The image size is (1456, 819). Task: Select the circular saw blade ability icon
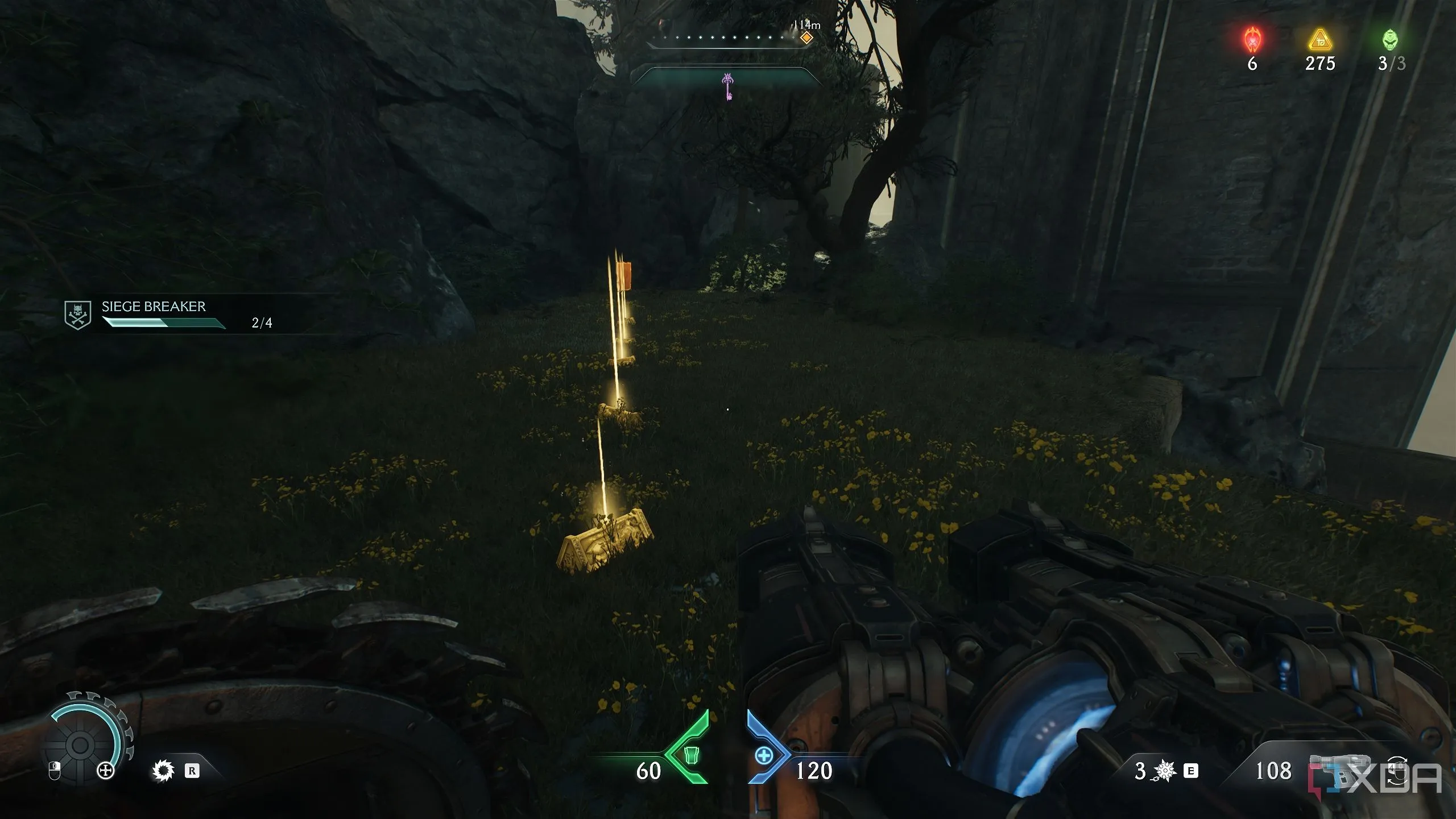tap(163, 771)
